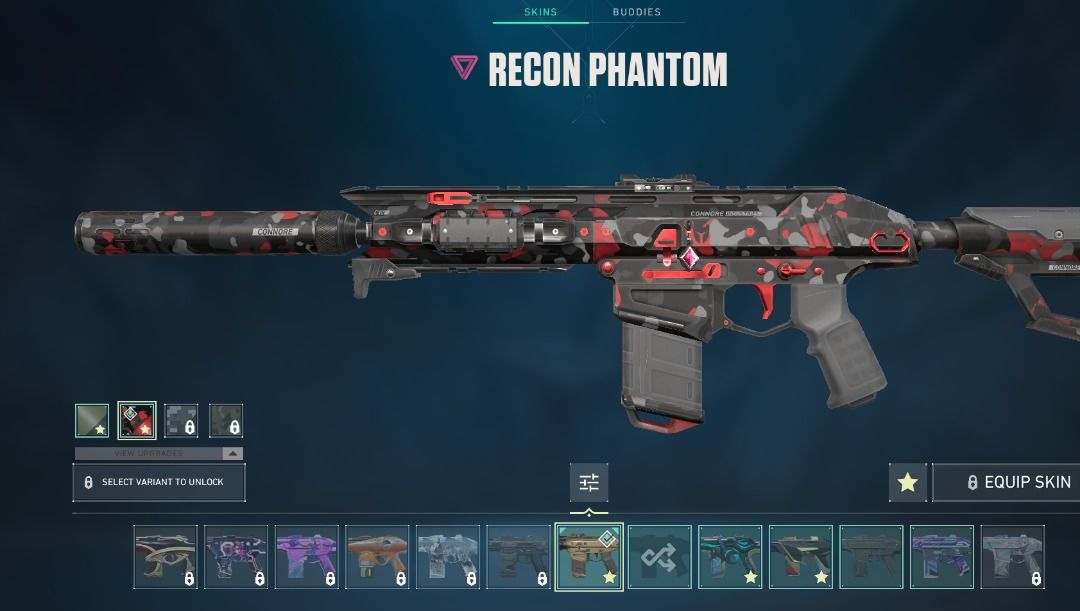The image size is (1080, 611).
Task: Open the filter sliders button
Action: point(589,483)
